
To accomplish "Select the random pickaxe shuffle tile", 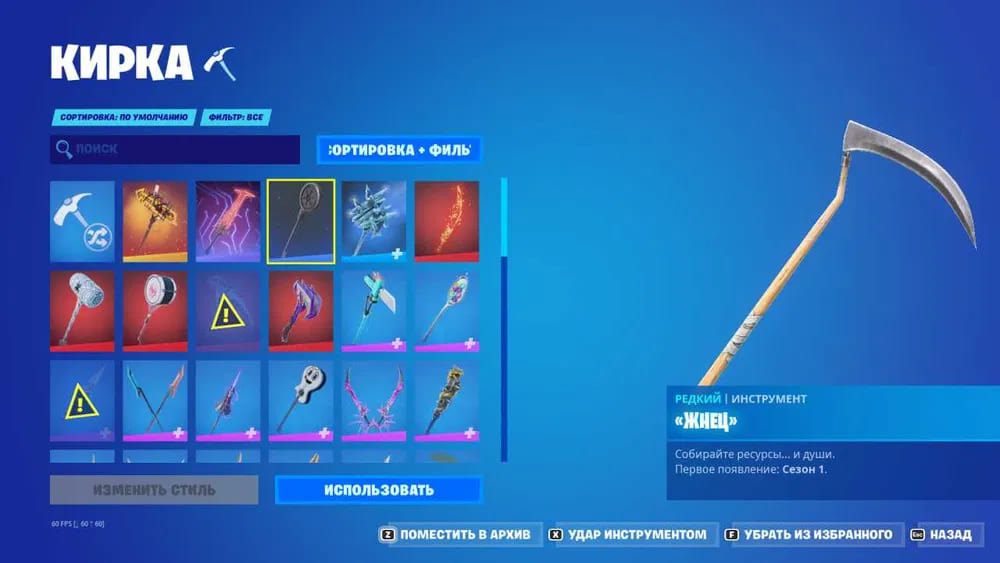I will click(82, 222).
